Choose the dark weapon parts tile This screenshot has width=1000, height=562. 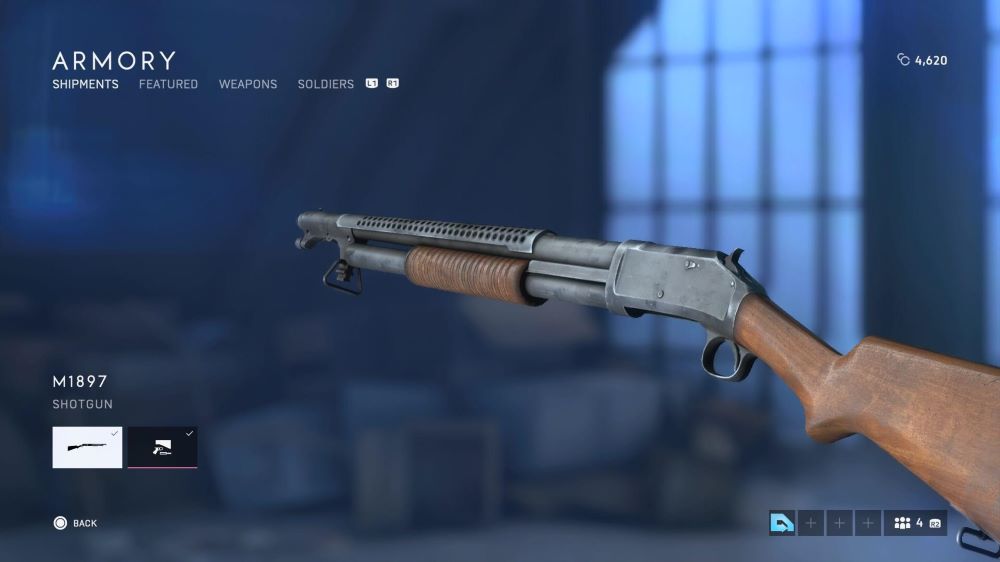[x=162, y=447]
